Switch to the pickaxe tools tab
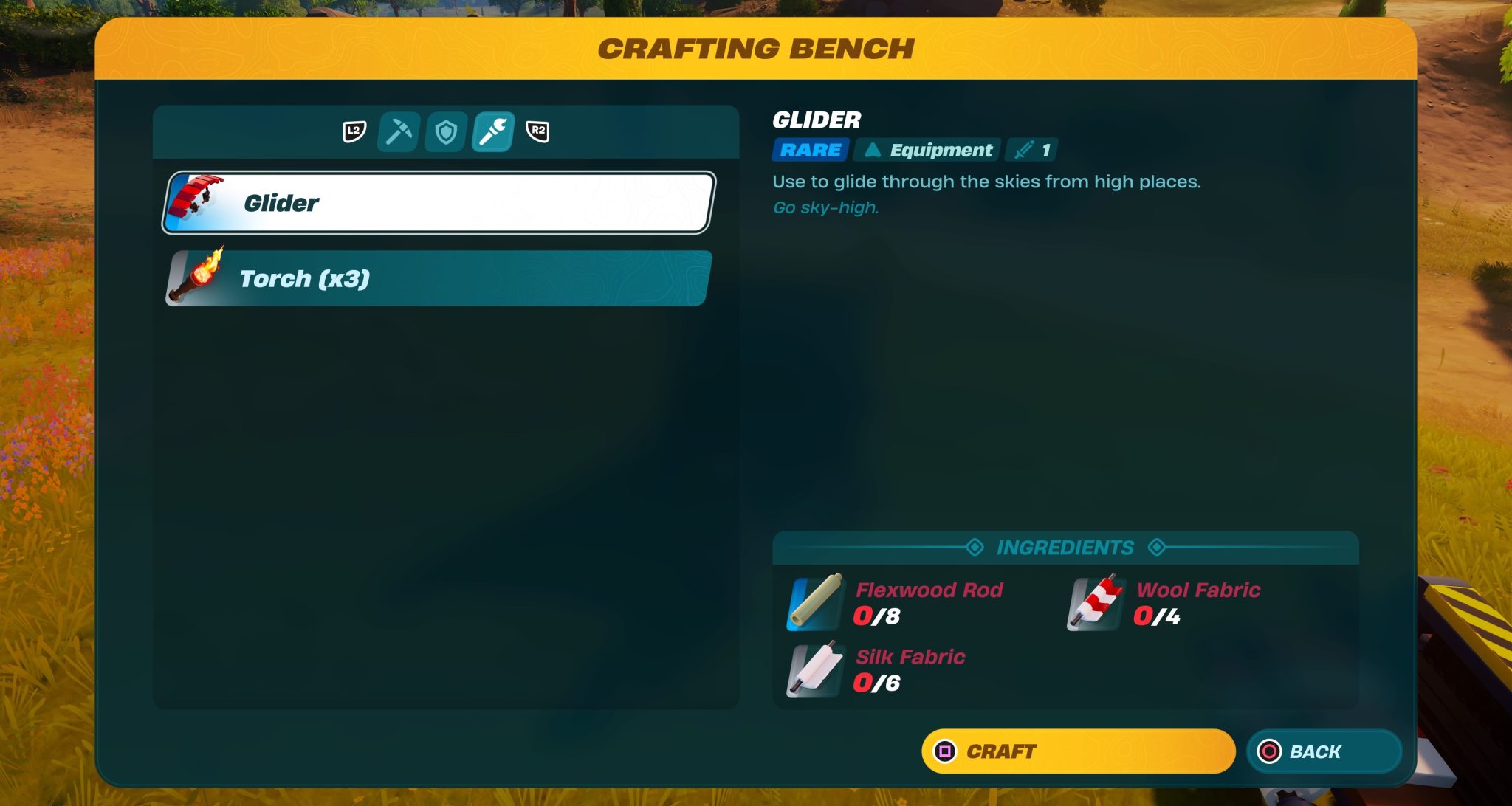Viewport: 1512px width, 806px height. 399,132
